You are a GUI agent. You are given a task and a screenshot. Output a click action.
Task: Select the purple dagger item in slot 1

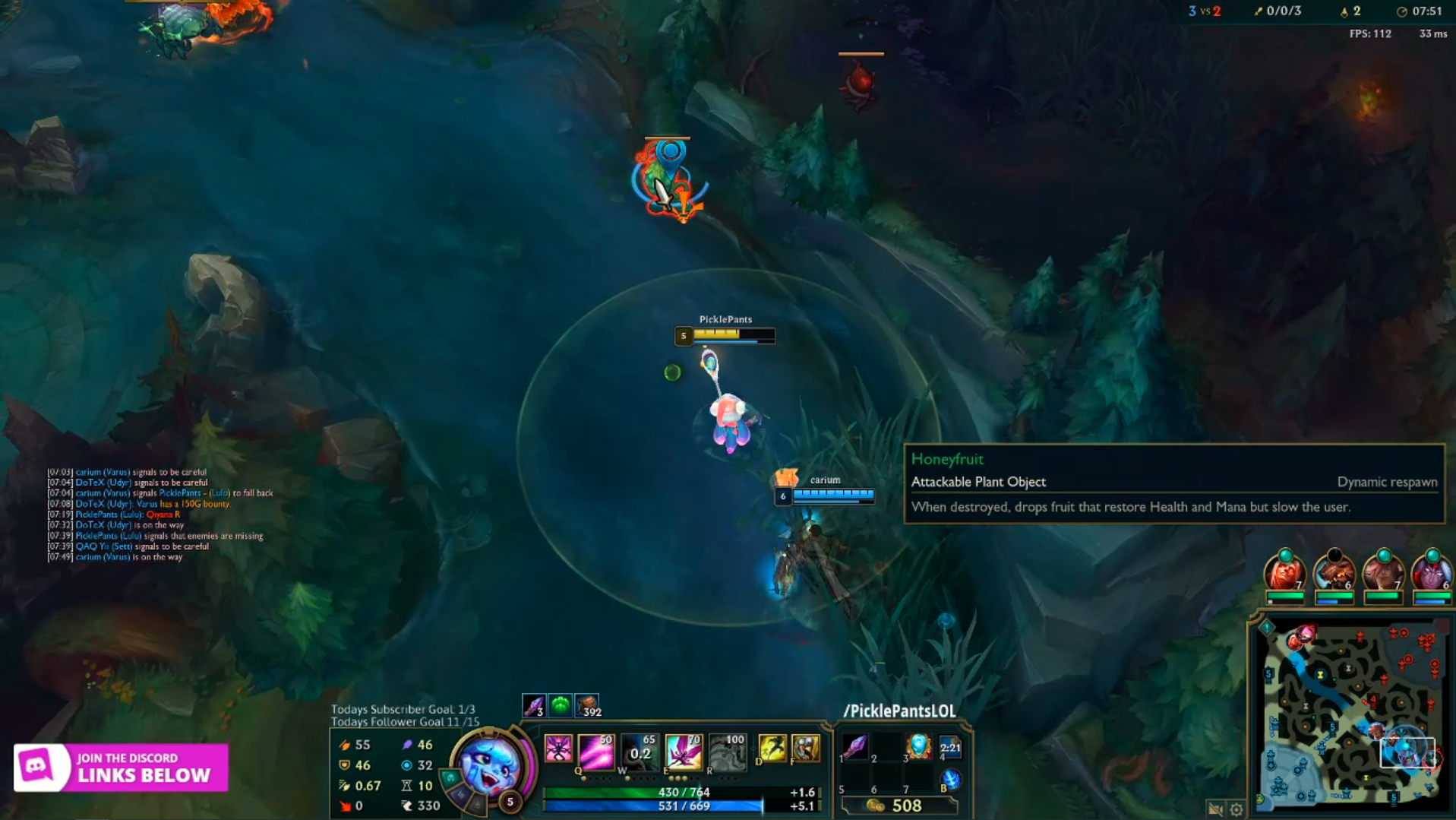pos(854,747)
